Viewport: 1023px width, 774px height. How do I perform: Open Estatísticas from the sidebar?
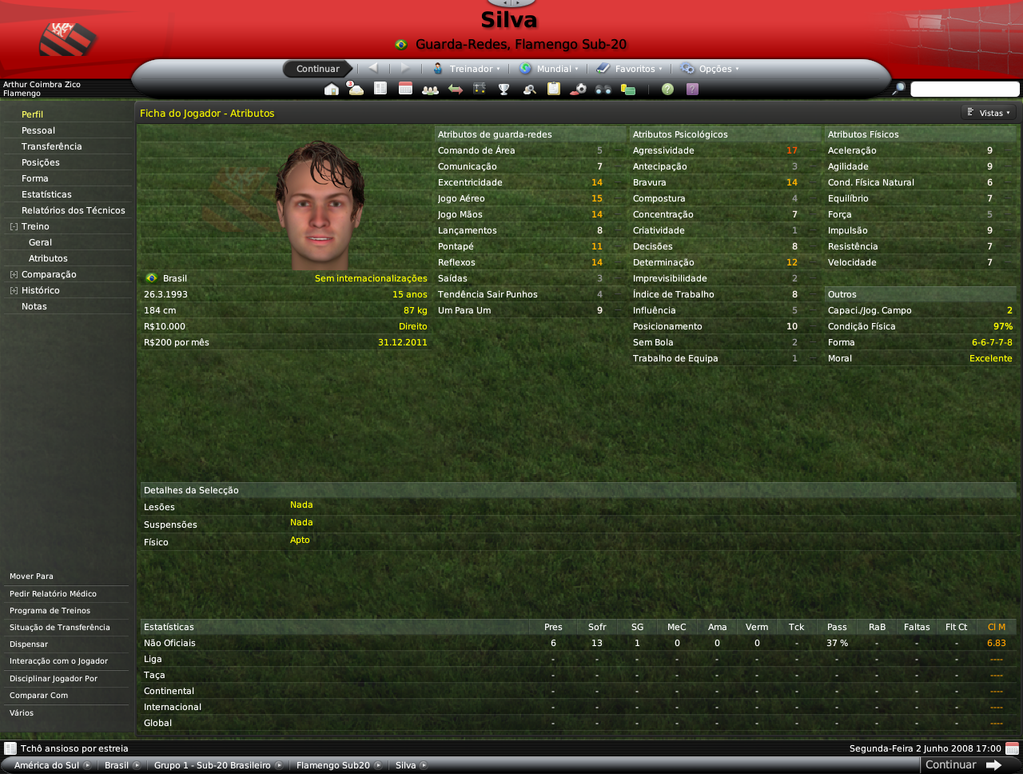point(47,194)
